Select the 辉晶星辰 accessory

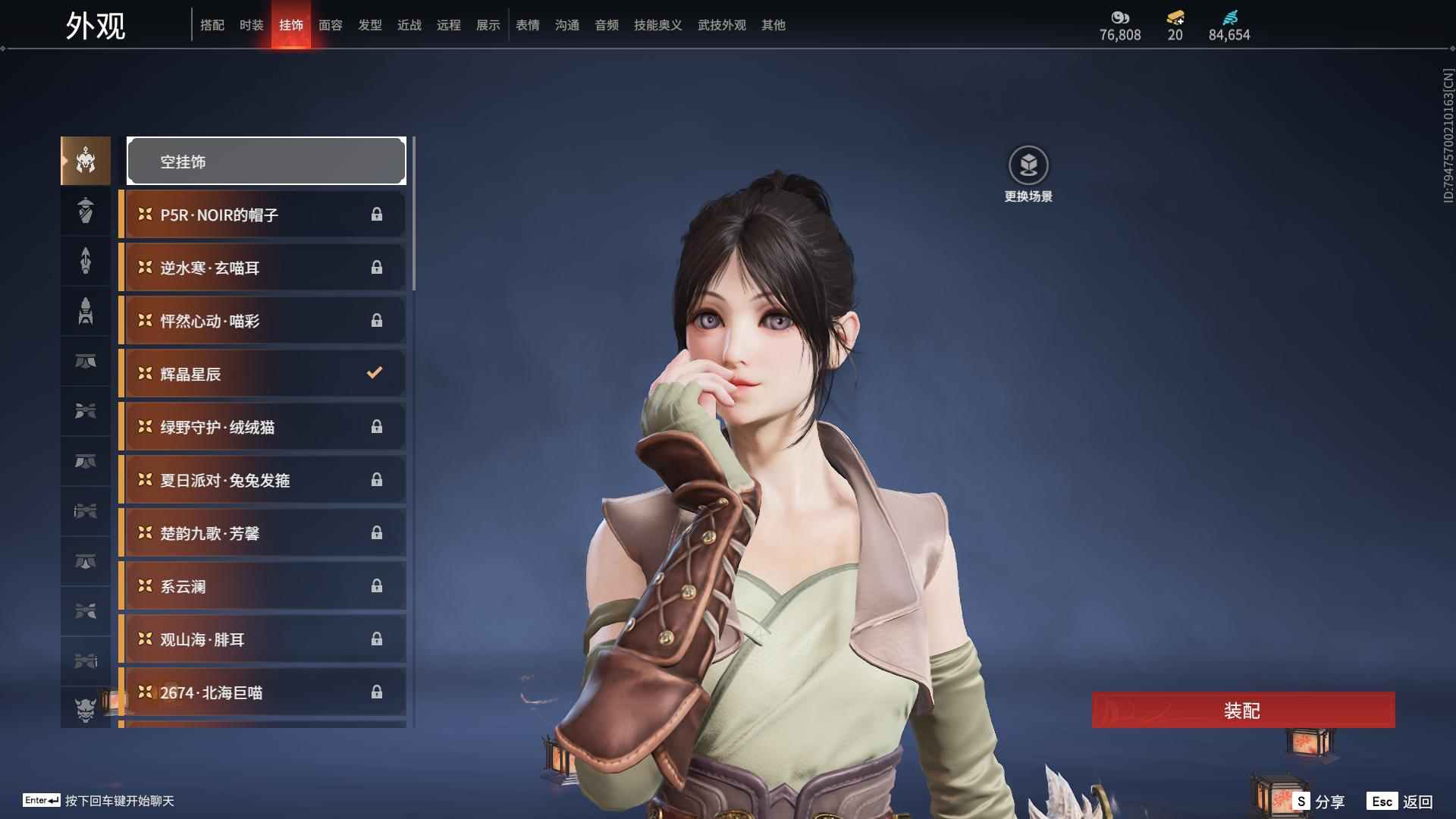click(263, 374)
